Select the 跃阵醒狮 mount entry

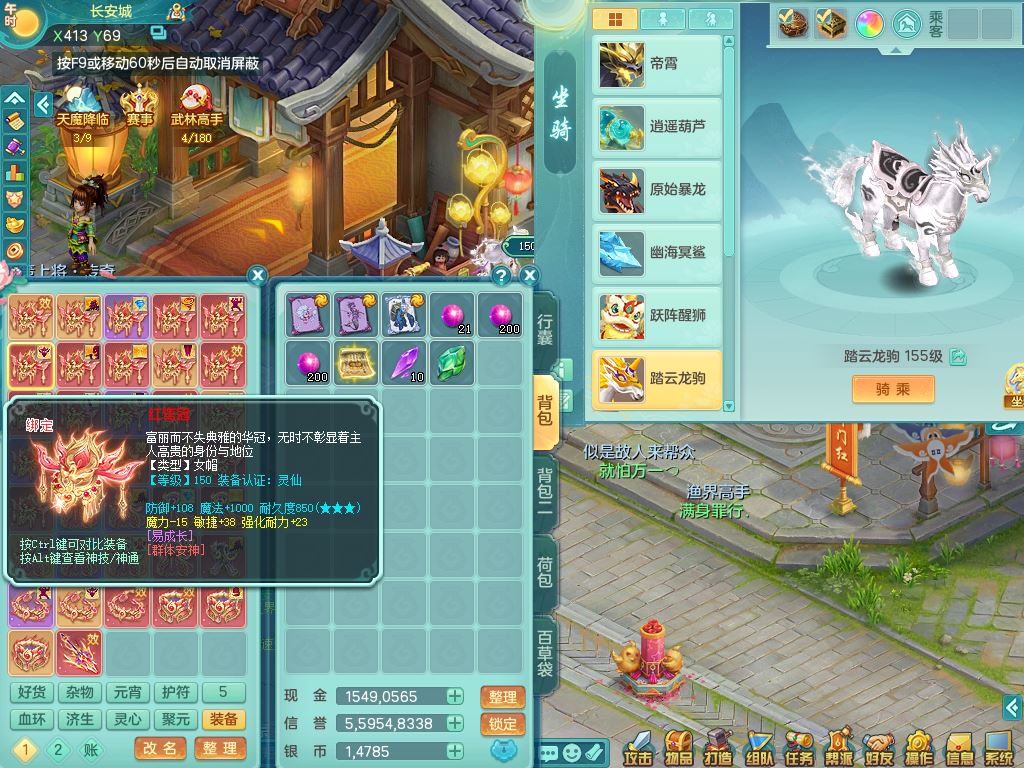(657, 316)
